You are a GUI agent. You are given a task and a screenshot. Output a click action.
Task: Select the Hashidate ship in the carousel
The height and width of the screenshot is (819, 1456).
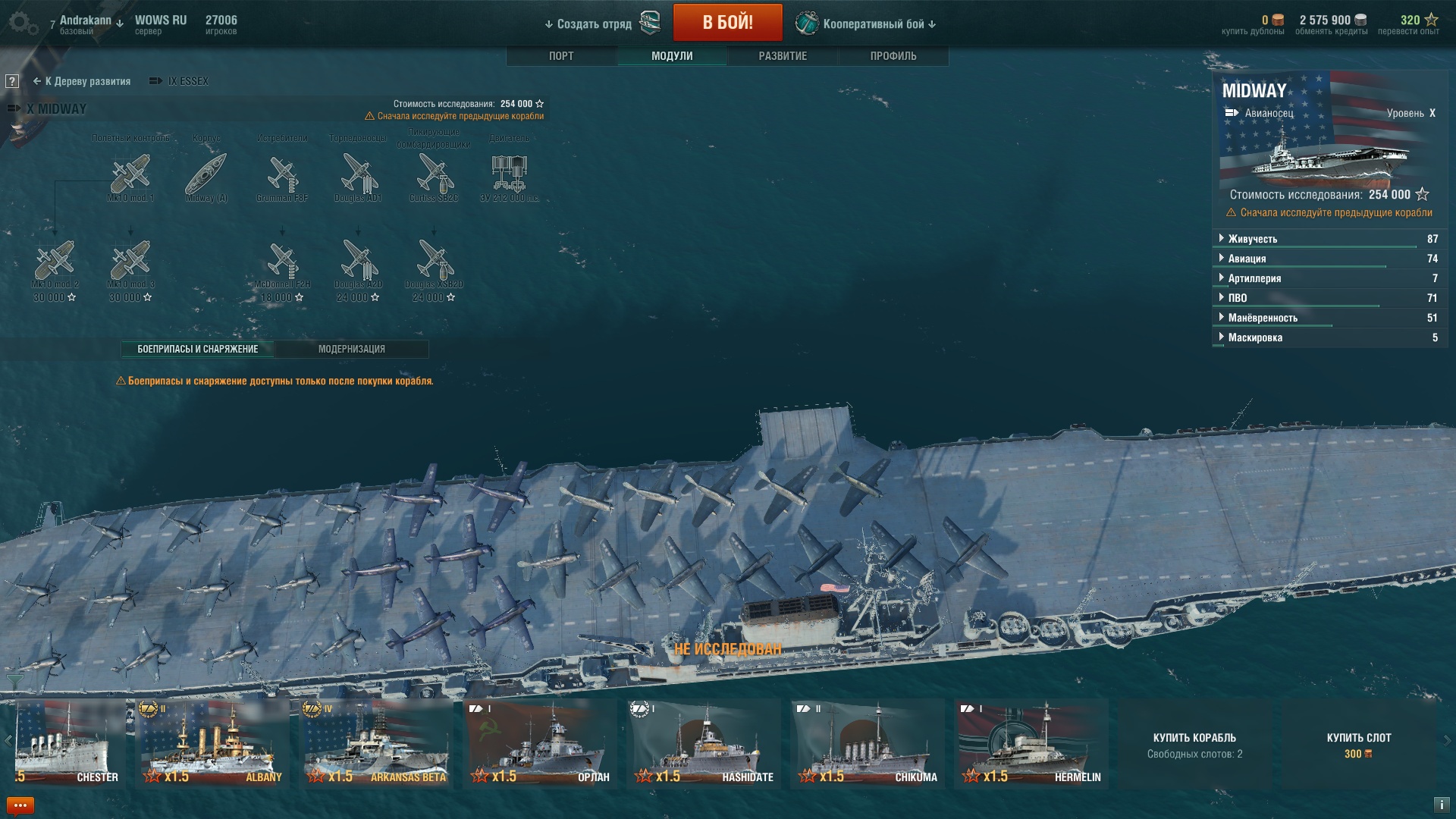(703, 743)
